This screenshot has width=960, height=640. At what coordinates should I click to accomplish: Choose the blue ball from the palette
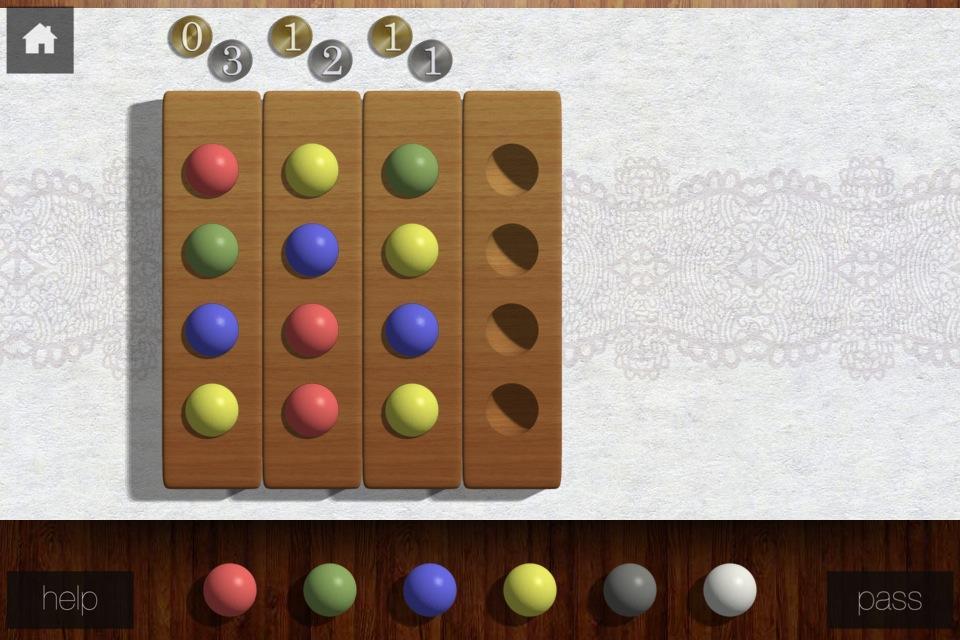coord(430,590)
